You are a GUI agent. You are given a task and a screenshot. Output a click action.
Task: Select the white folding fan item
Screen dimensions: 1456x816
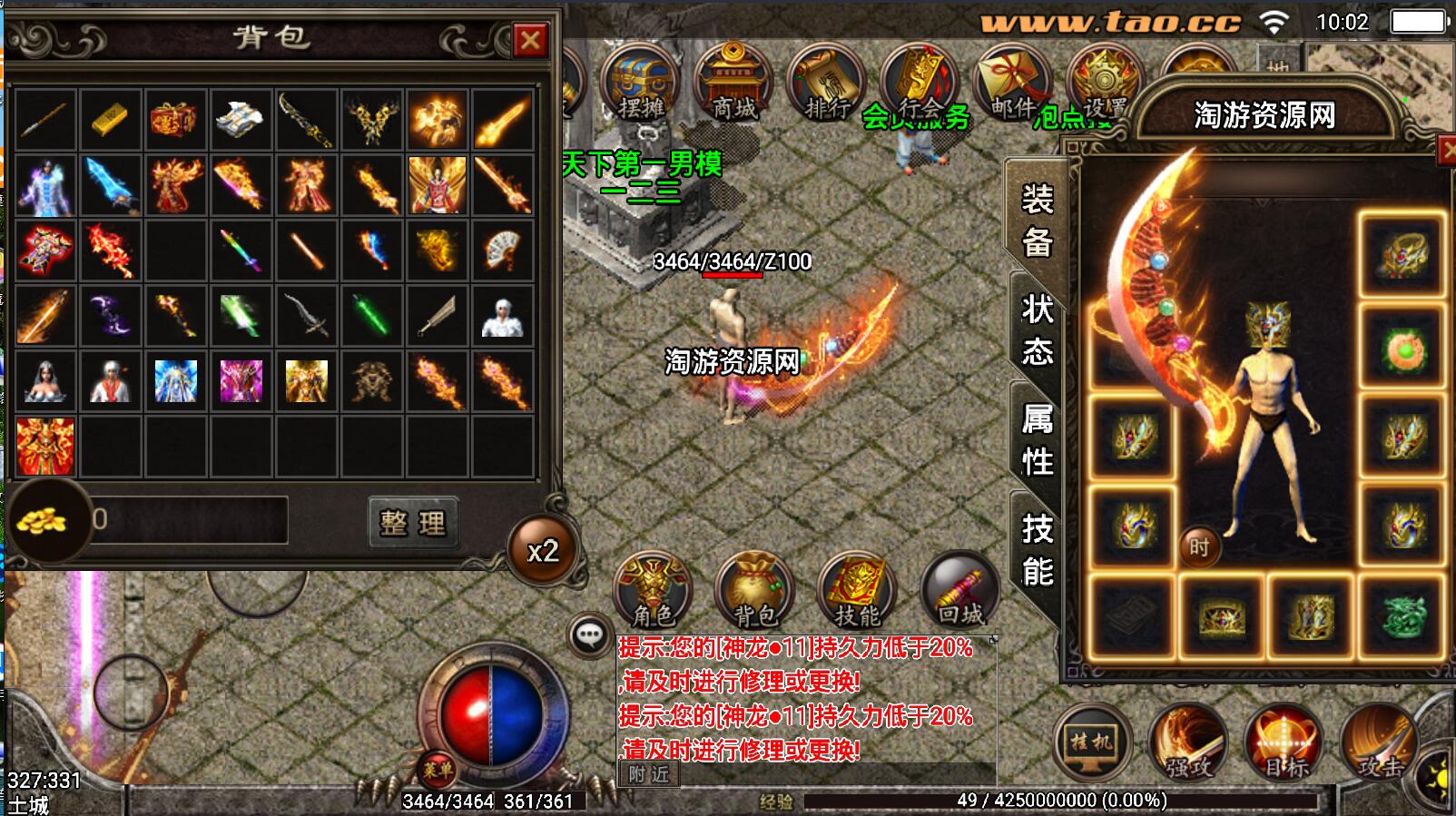coord(502,250)
